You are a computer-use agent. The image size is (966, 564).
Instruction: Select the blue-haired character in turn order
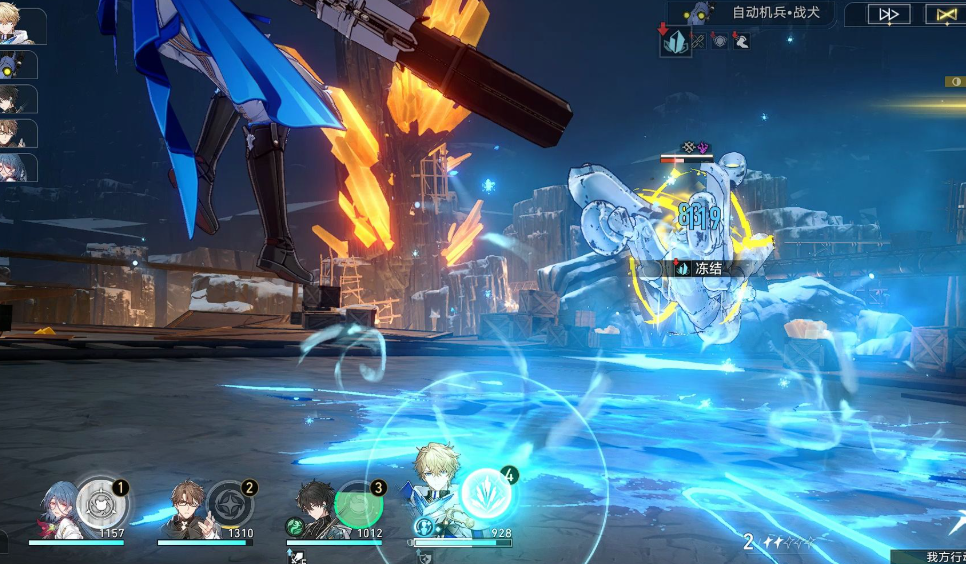click(x=18, y=167)
